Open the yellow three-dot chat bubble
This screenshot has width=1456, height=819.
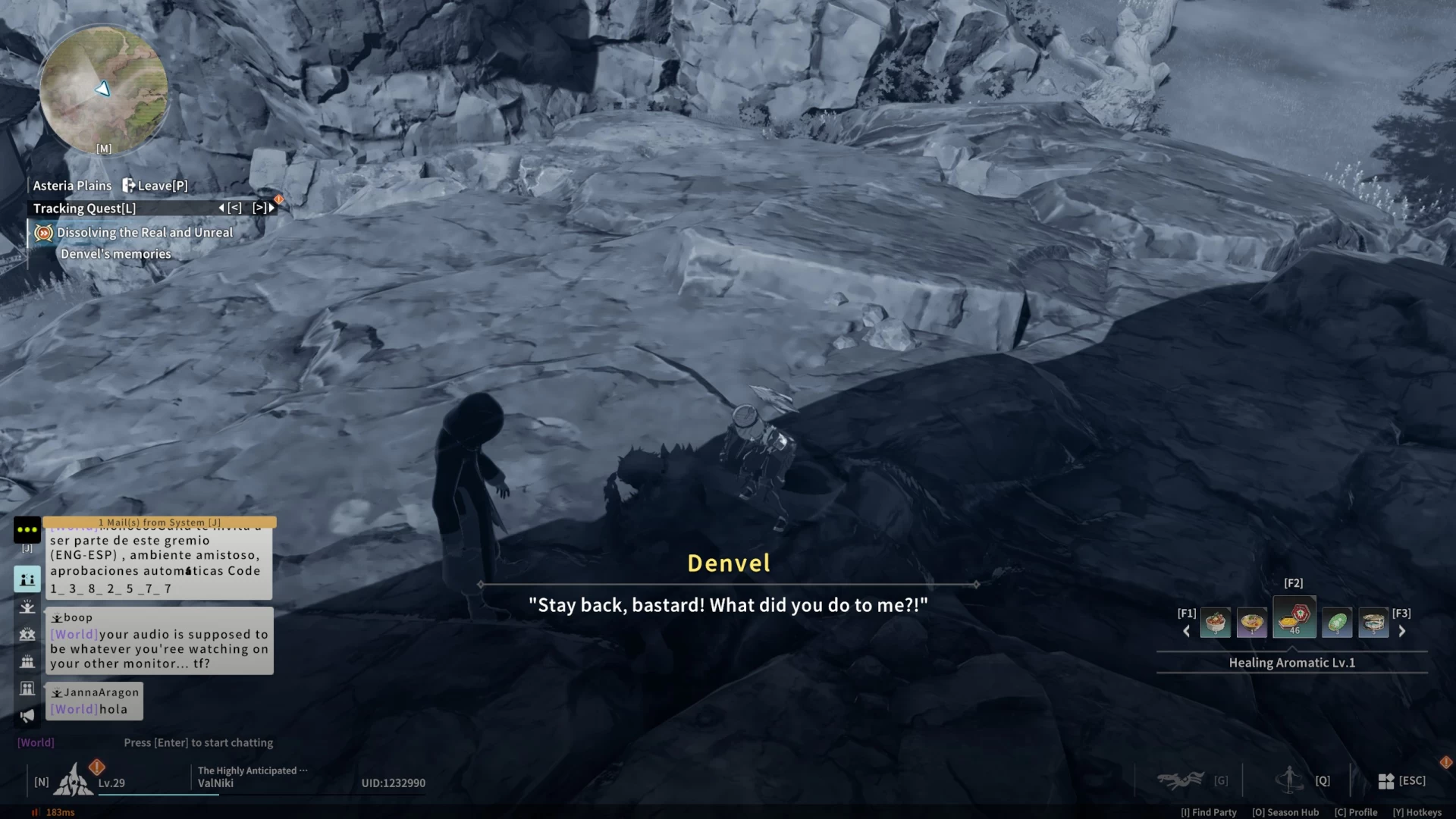click(27, 529)
